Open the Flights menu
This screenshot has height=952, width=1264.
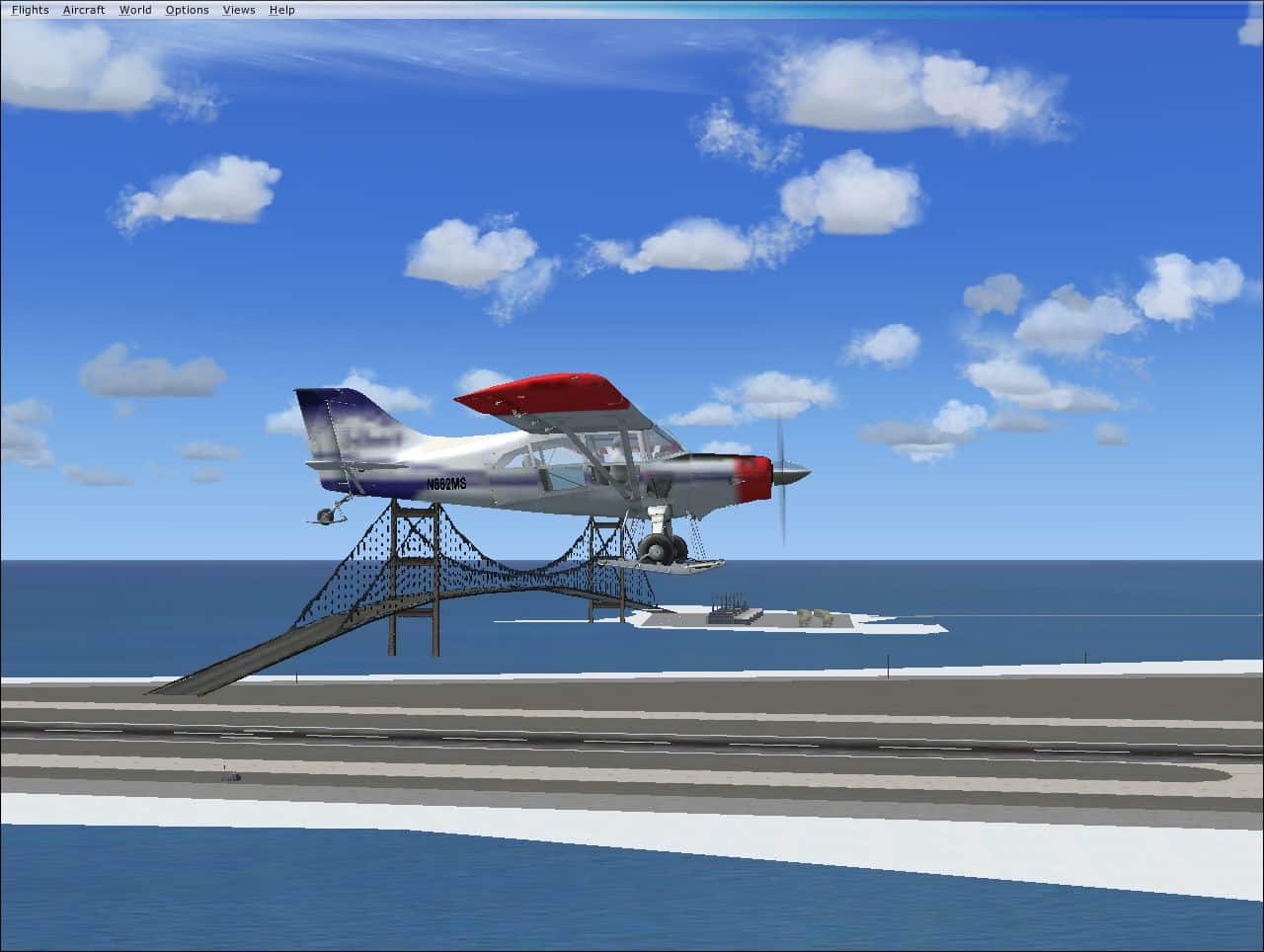click(x=30, y=9)
